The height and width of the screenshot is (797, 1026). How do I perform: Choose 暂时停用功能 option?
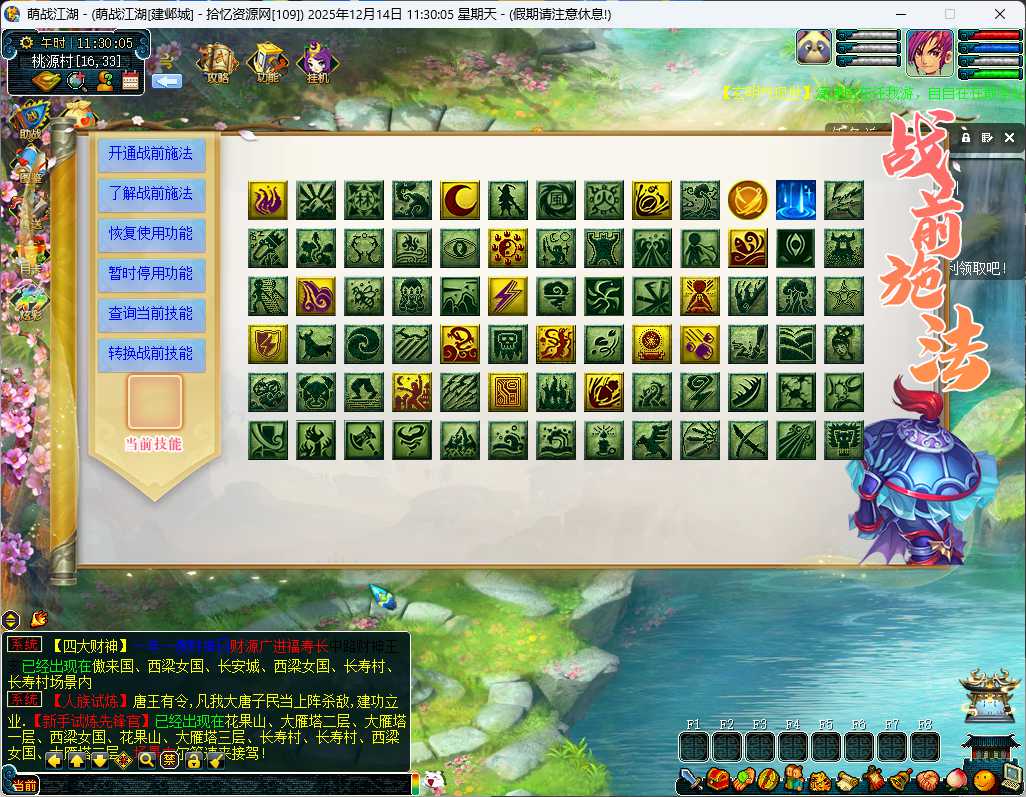point(151,274)
